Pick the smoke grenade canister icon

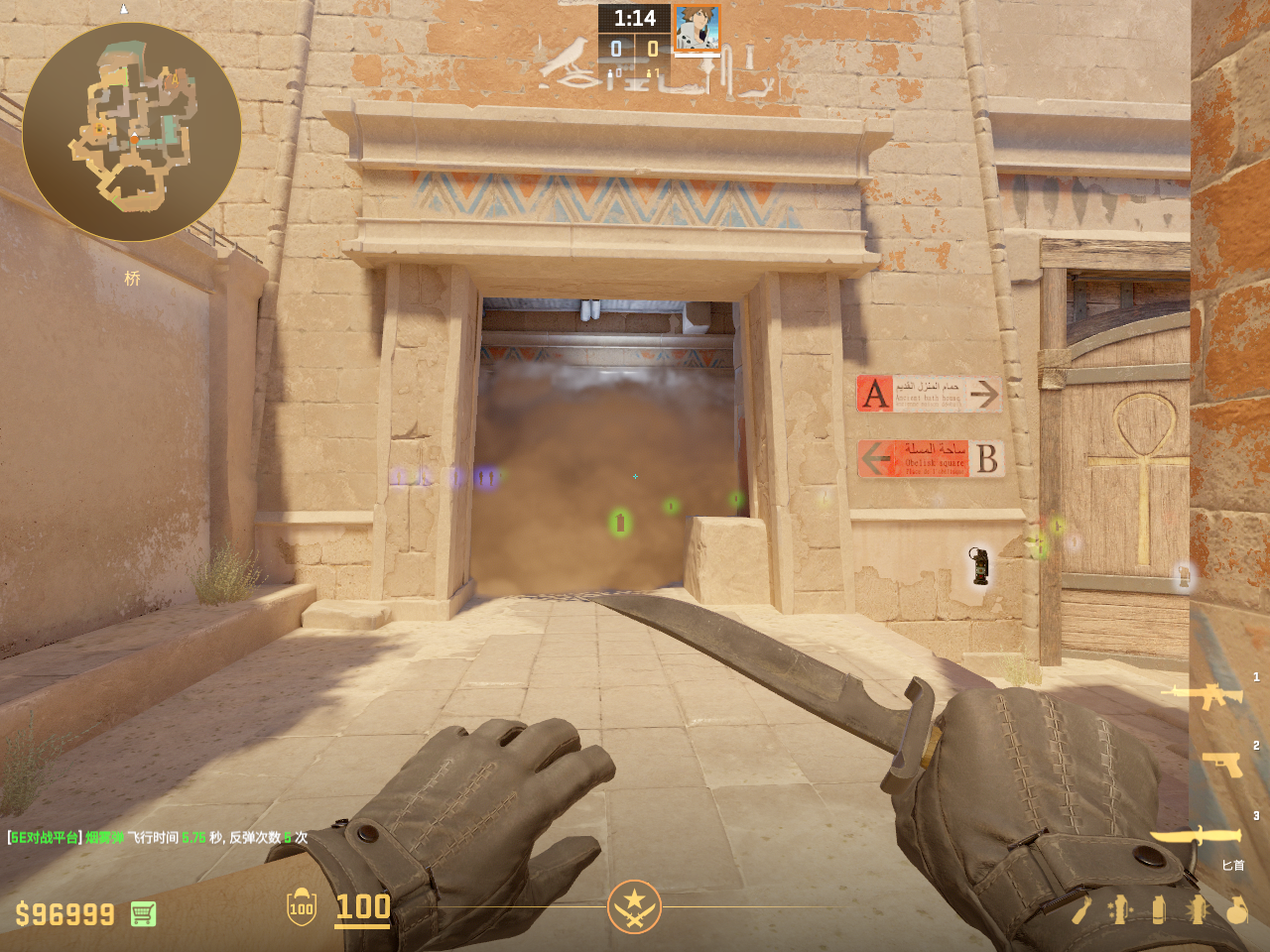pos(1158,909)
